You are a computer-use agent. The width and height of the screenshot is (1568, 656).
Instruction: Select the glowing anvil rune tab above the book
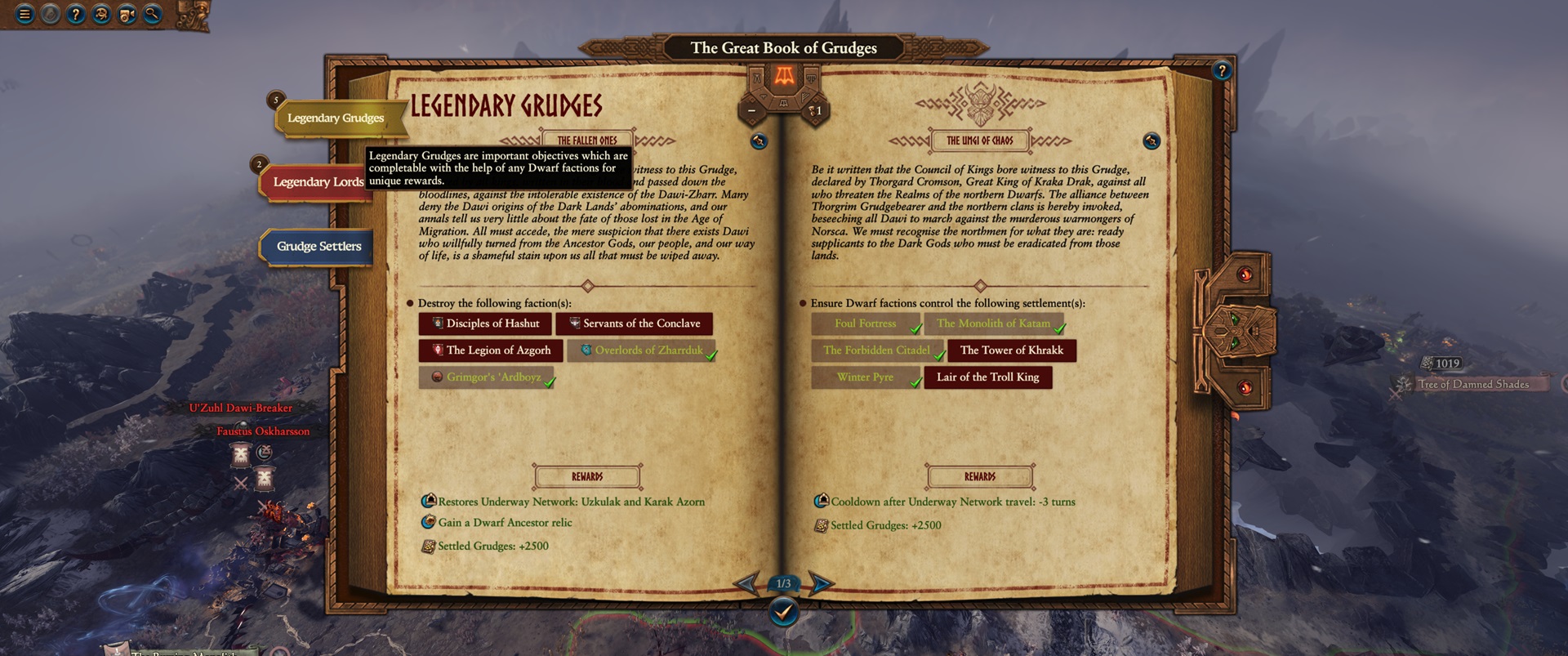[x=785, y=76]
